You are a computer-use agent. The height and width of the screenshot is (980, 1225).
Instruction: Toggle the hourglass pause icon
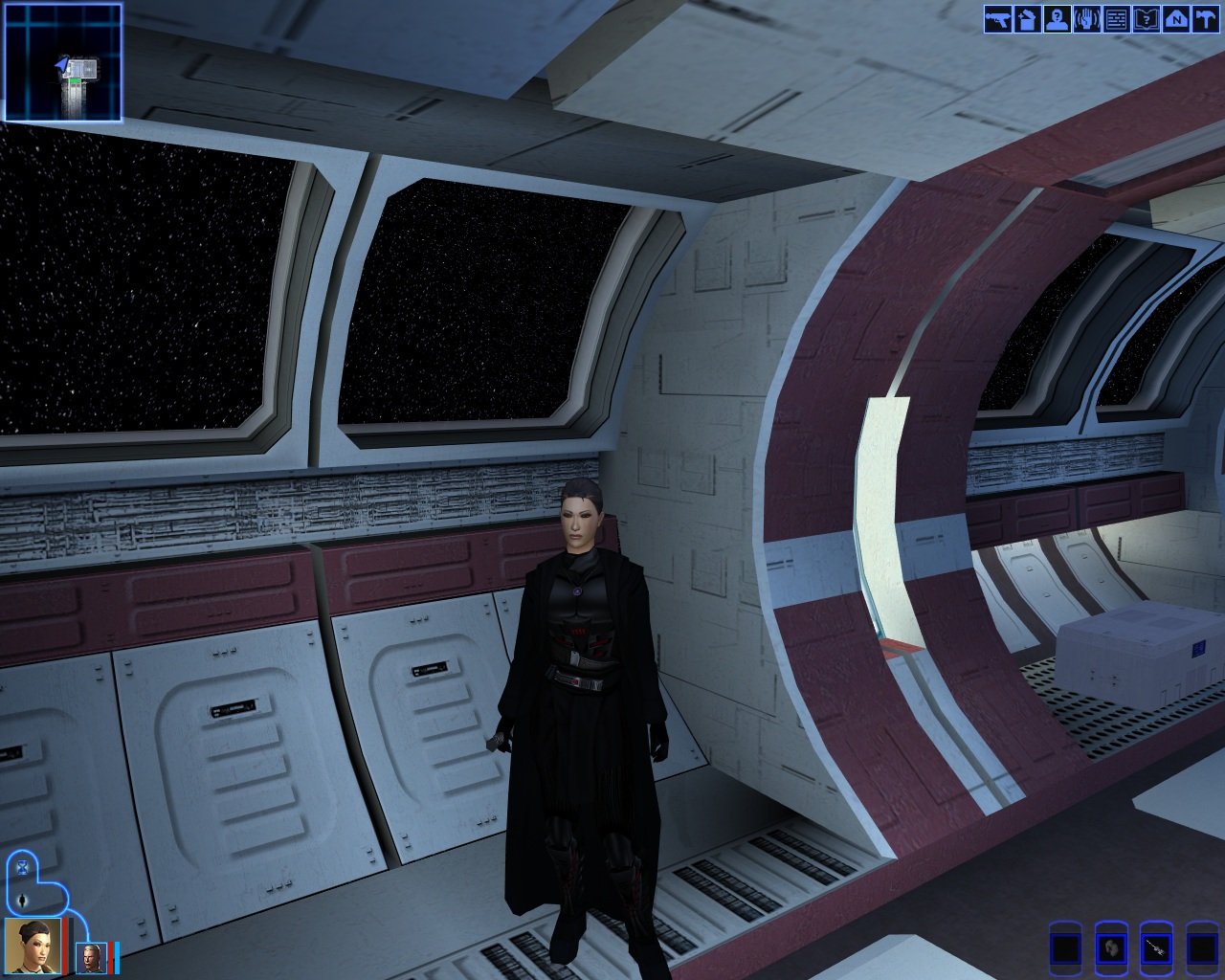[22, 868]
